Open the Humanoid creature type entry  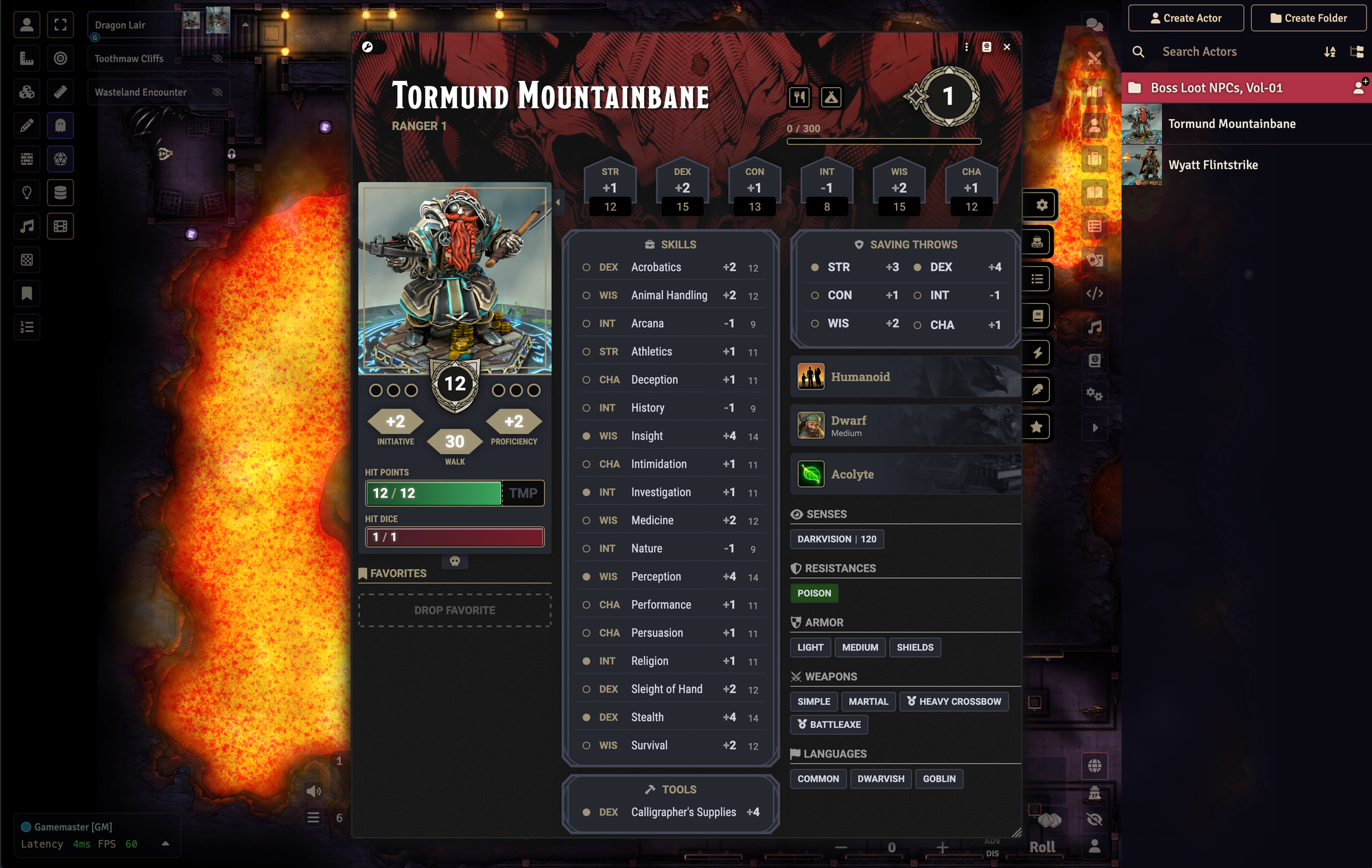click(860, 377)
